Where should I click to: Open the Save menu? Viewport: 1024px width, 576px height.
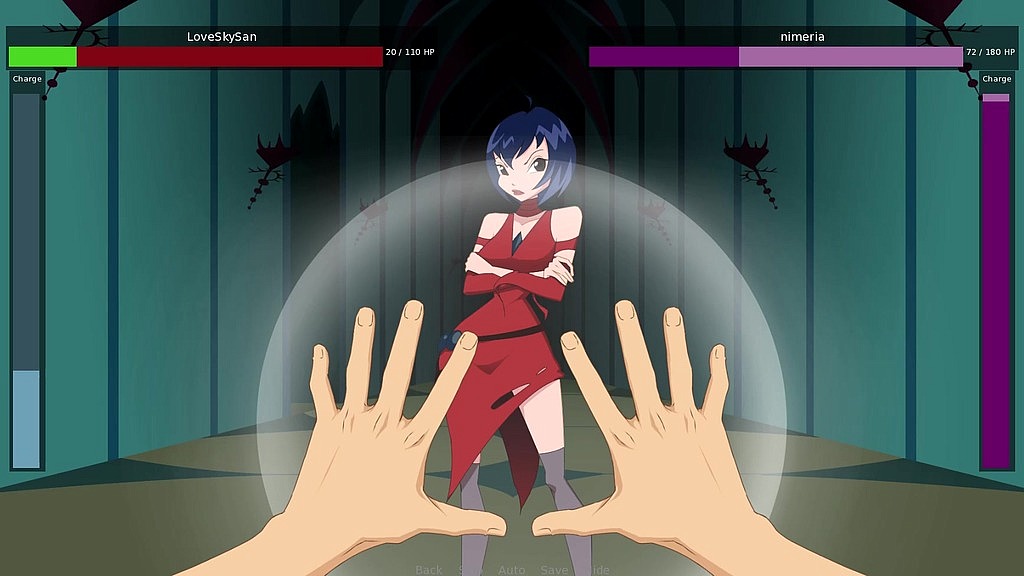pyautogui.click(x=553, y=569)
